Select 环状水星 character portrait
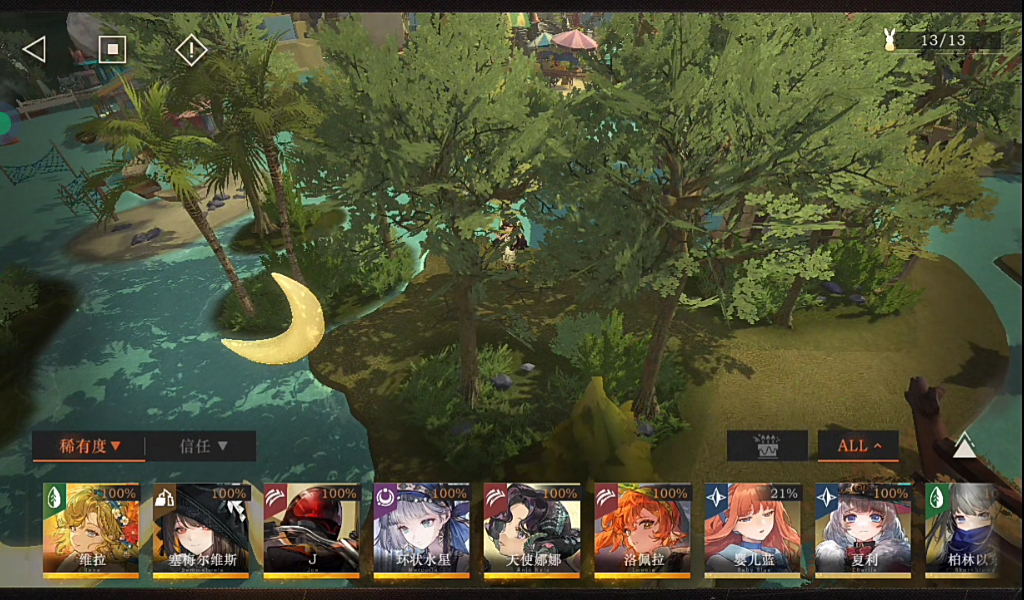This screenshot has width=1024, height=600. pyautogui.click(x=421, y=531)
